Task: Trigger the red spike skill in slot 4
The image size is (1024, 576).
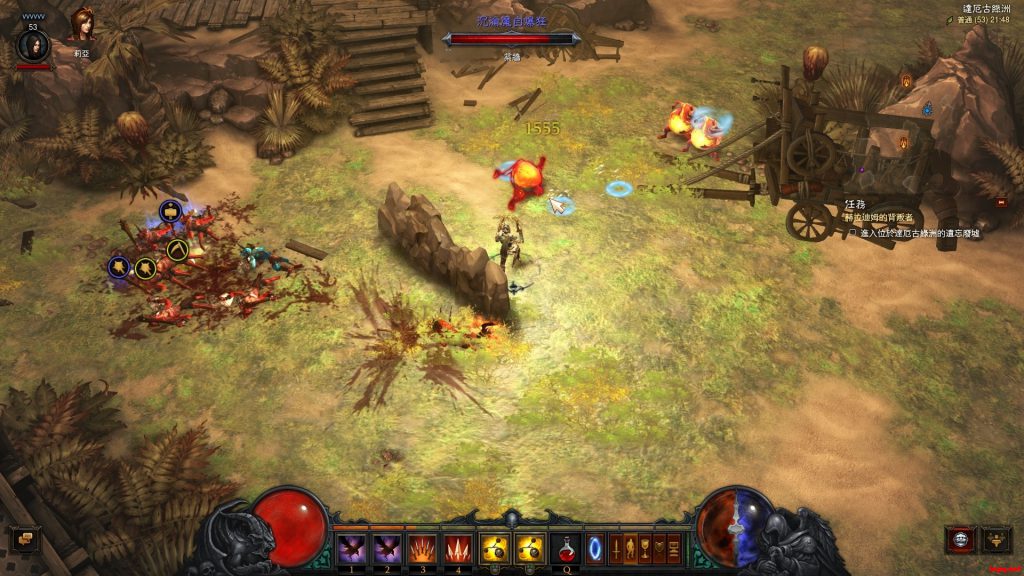Action: [458, 548]
